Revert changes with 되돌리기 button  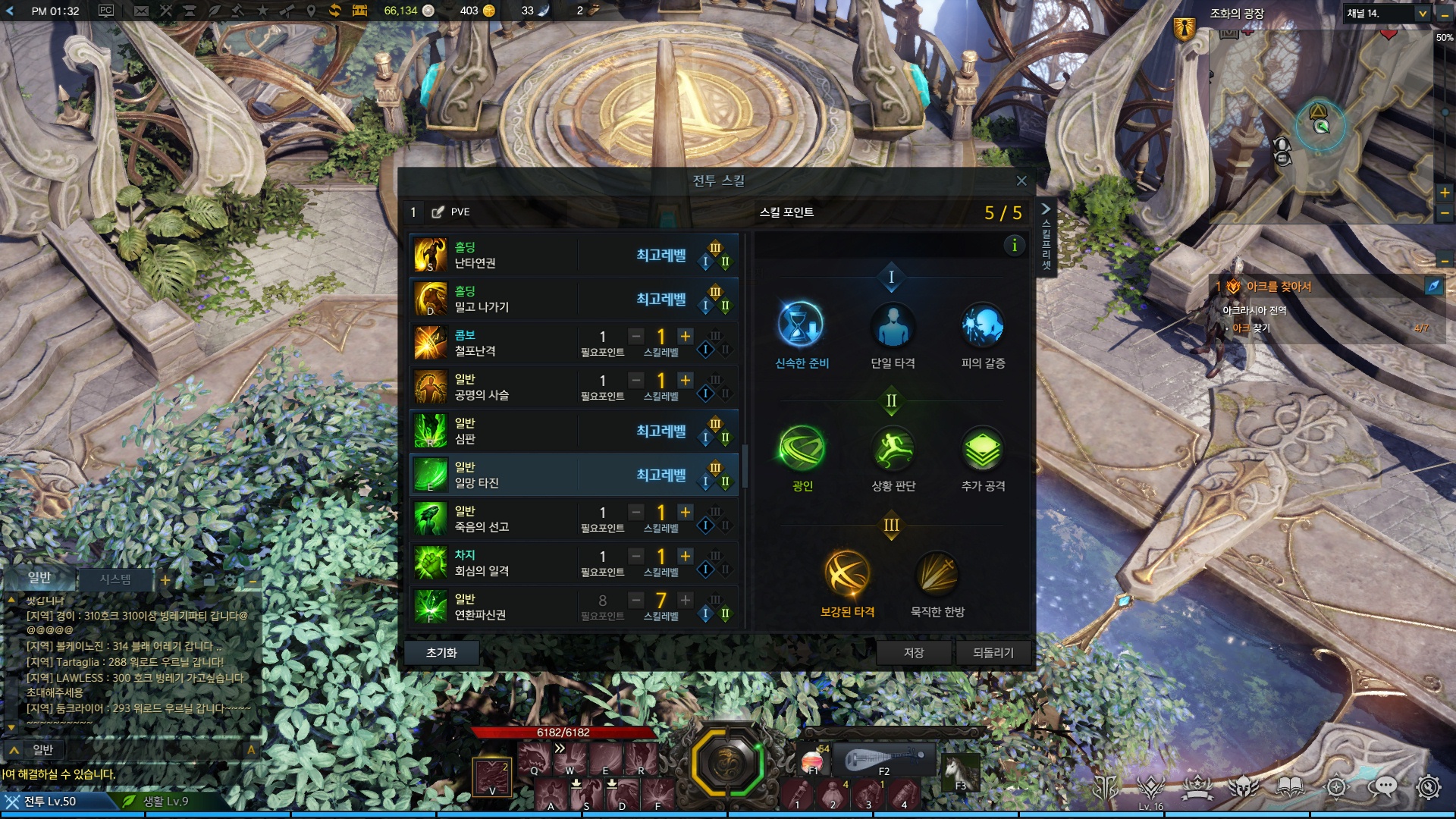click(993, 652)
